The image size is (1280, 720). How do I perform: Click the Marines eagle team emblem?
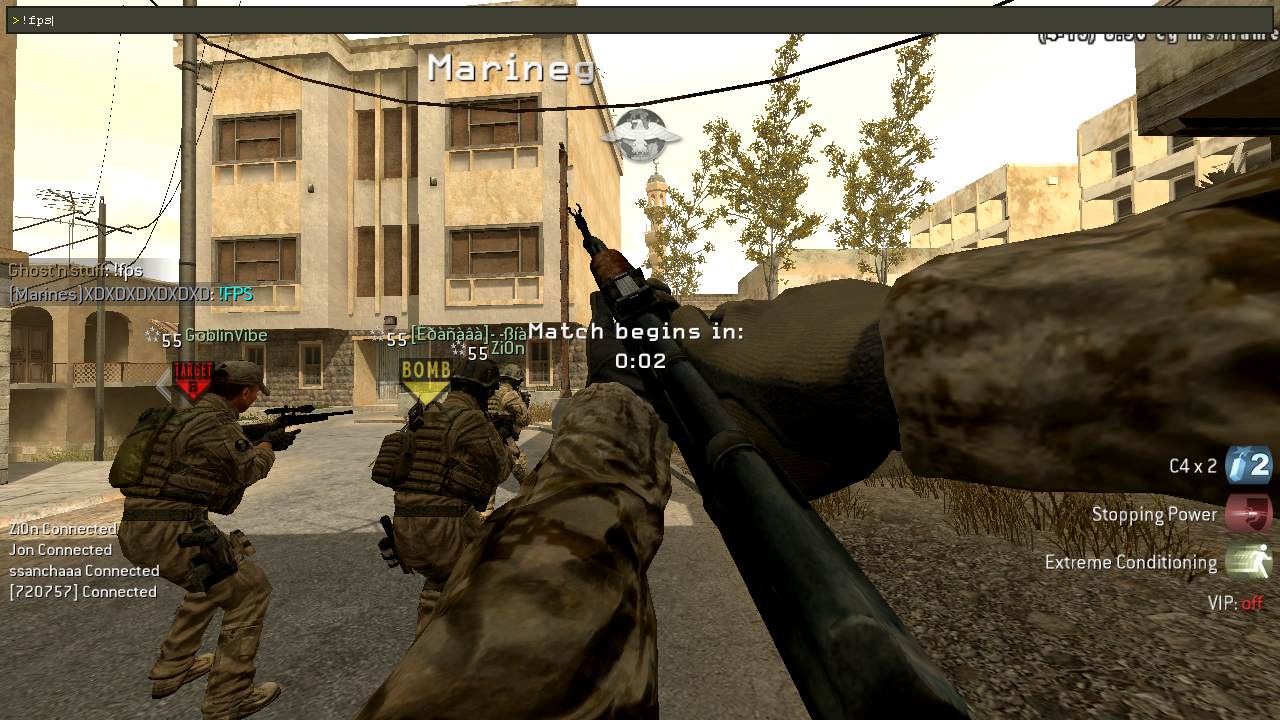[639, 134]
